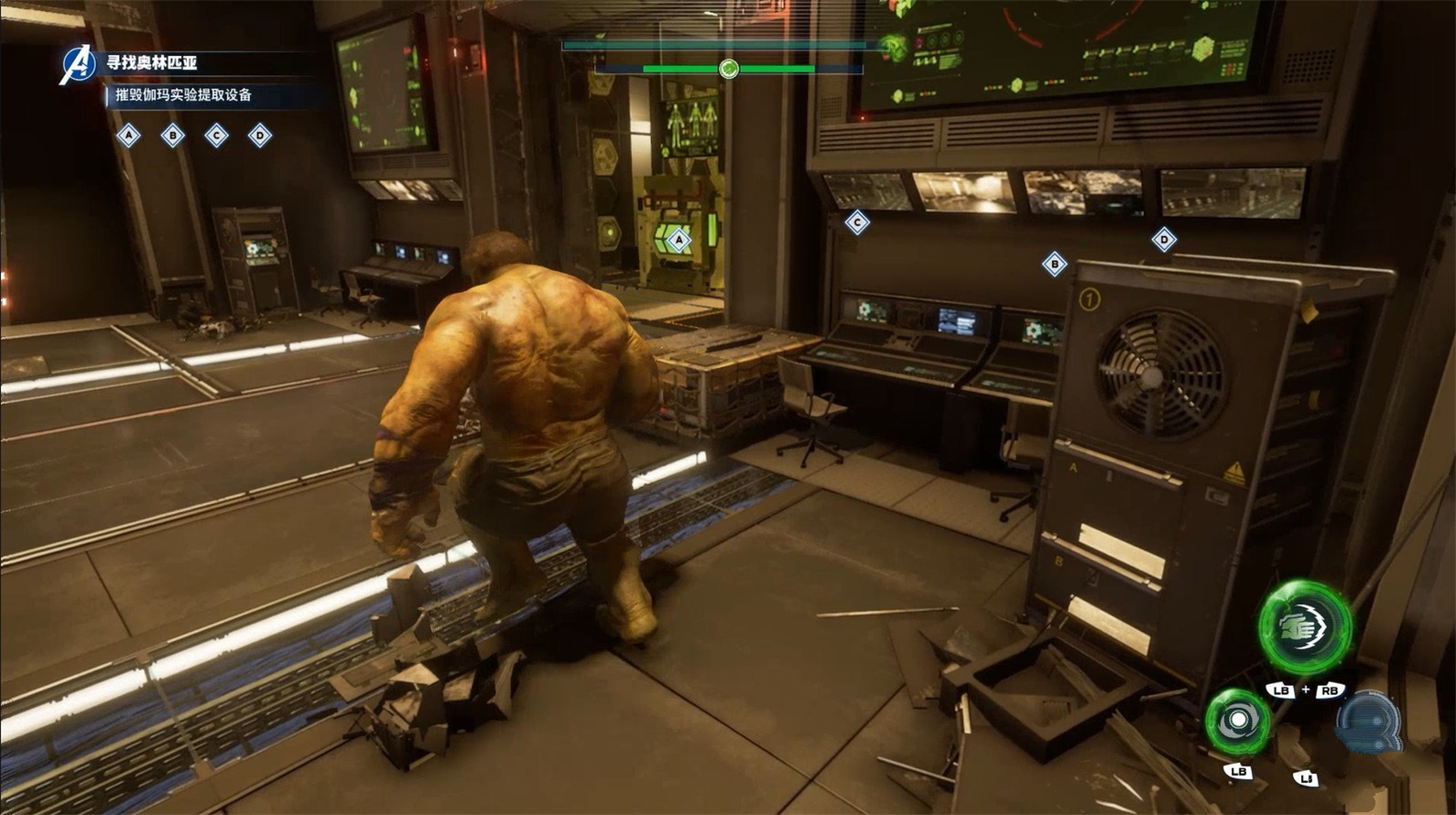Click the floating B waypoint above the fan unit
This screenshot has height=815, width=1456.
(x=1054, y=264)
